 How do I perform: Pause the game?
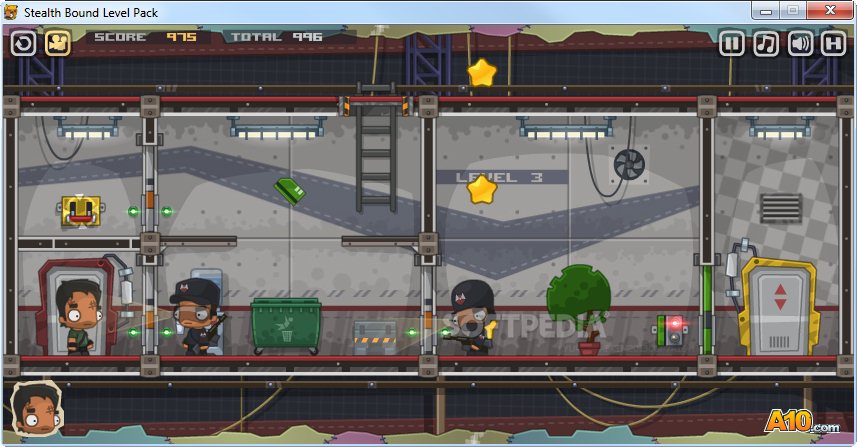(x=732, y=43)
